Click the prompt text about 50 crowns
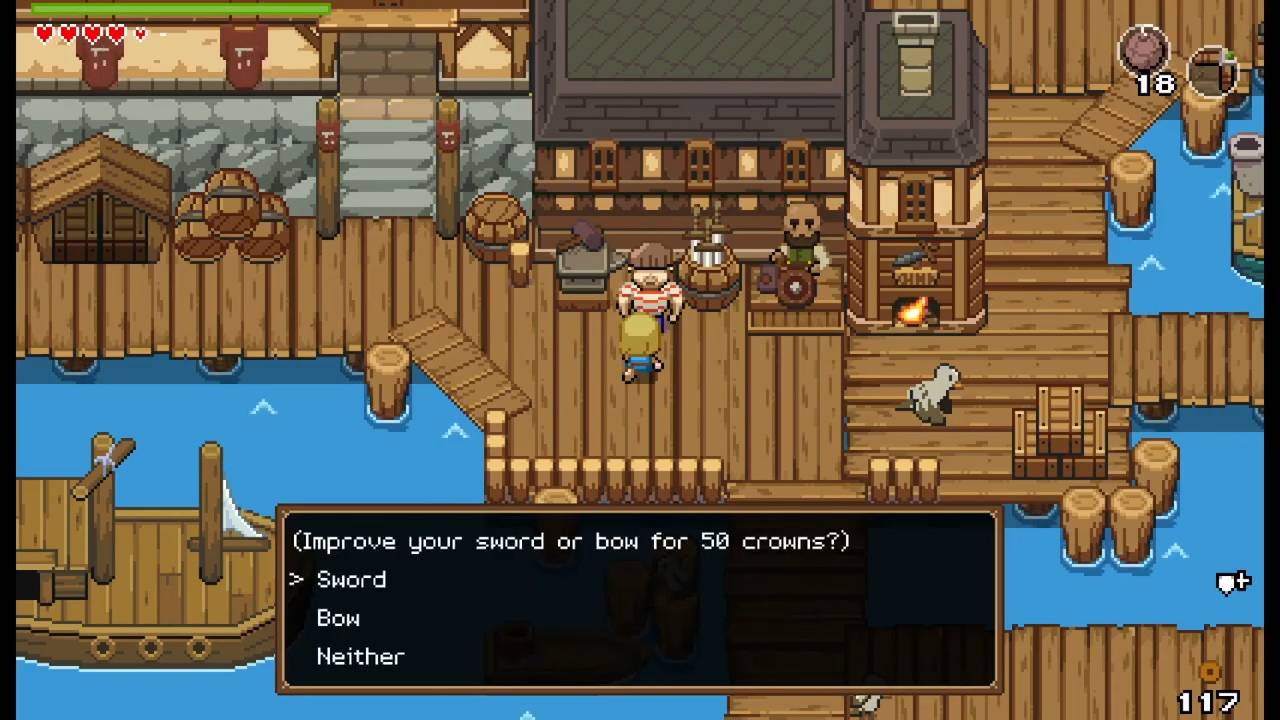Screen dimensions: 1280x720 [575, 541]
